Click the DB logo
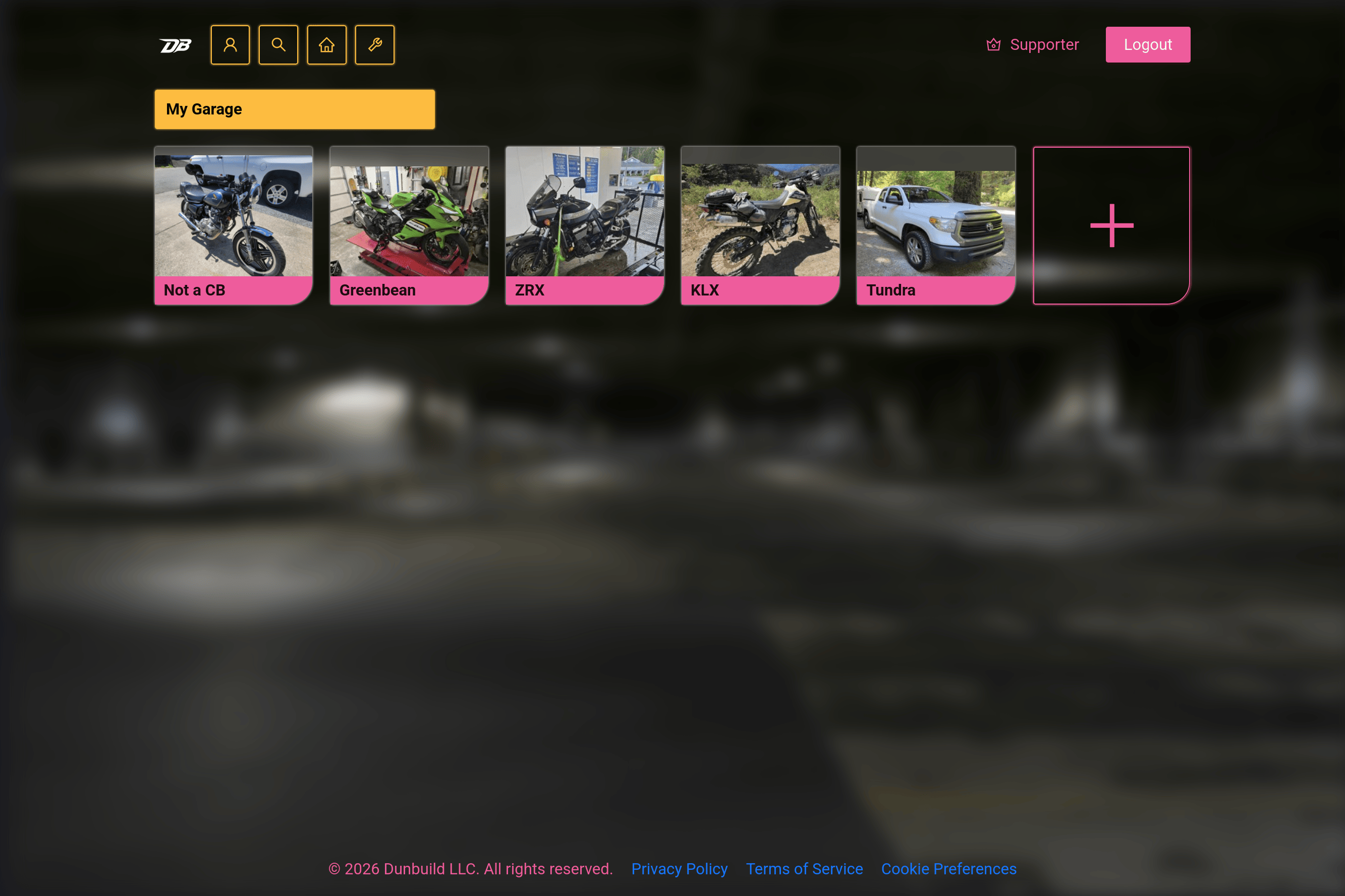 (175, 44)
